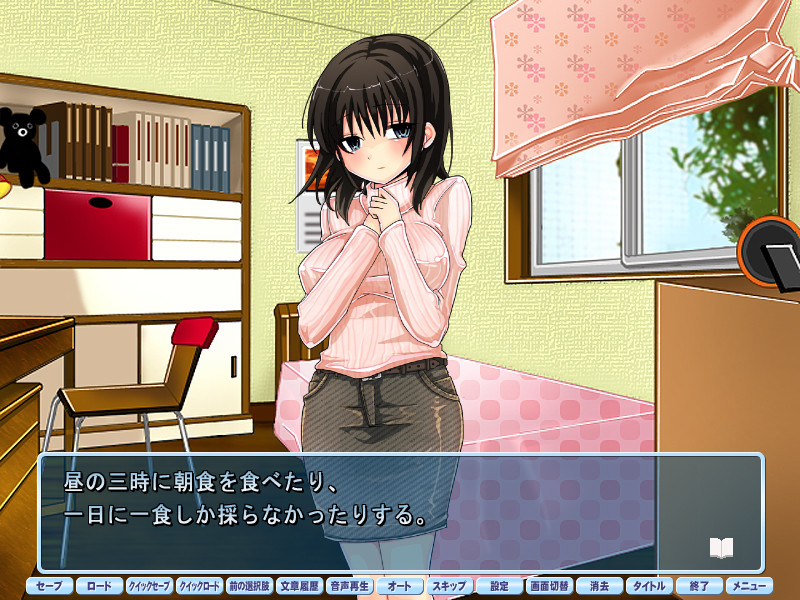Open the ロード (Load) screen

[99, 586]
